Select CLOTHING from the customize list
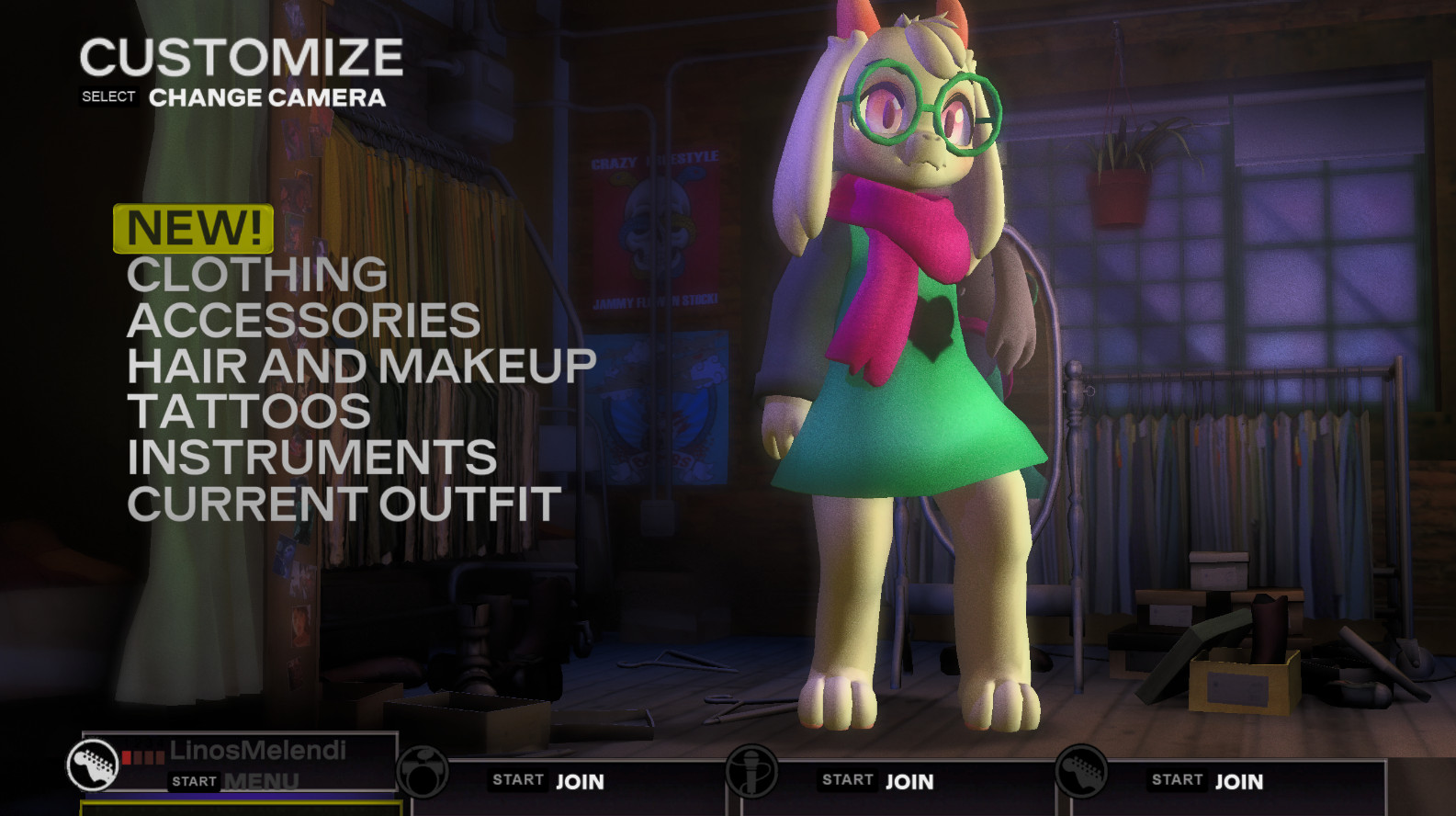The width and height of the screenshot is (1456, 816). (x=258, y=275)
